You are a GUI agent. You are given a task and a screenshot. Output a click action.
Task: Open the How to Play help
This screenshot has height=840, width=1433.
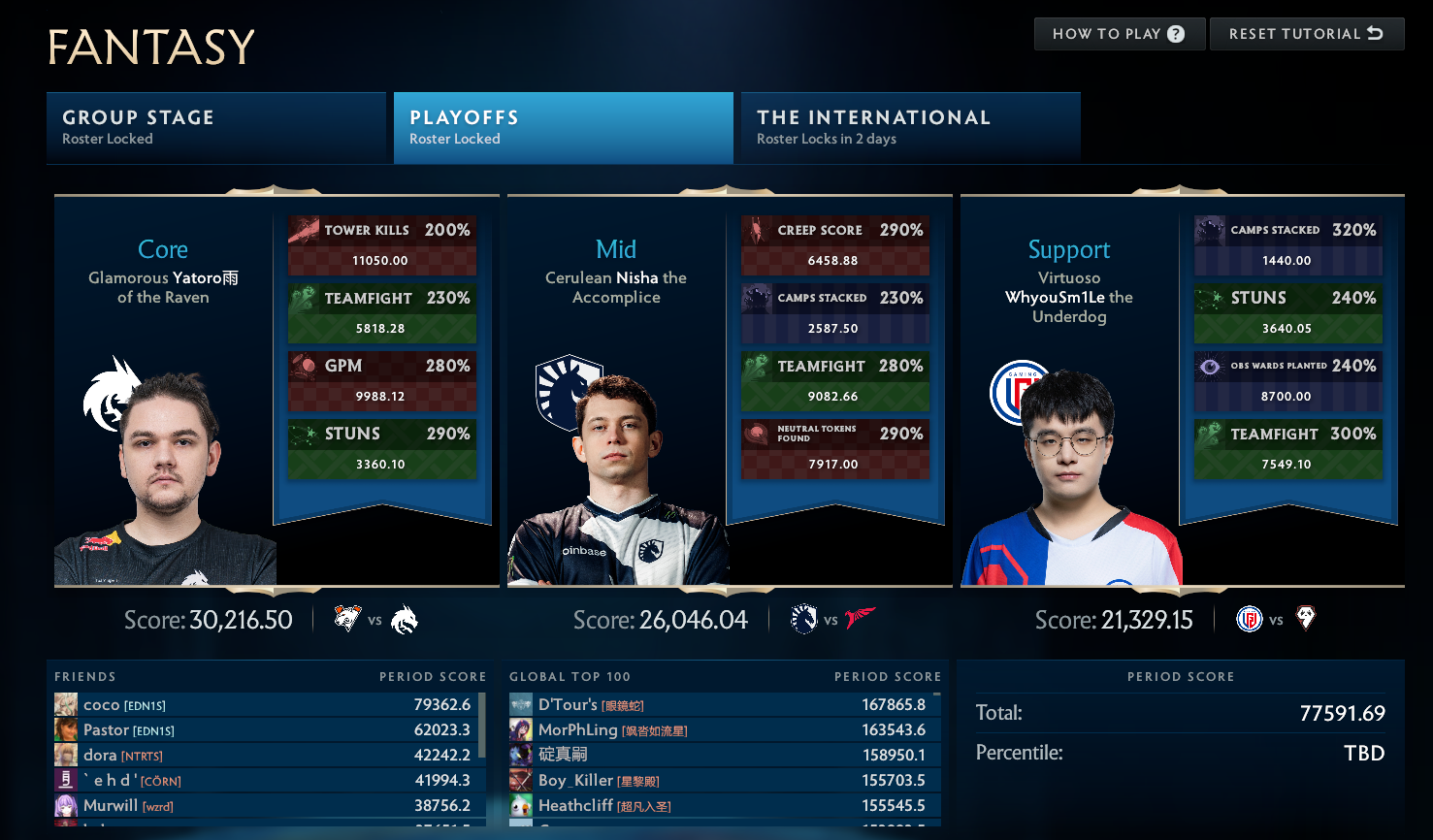pyautogui.click(x=1119, y=33)
